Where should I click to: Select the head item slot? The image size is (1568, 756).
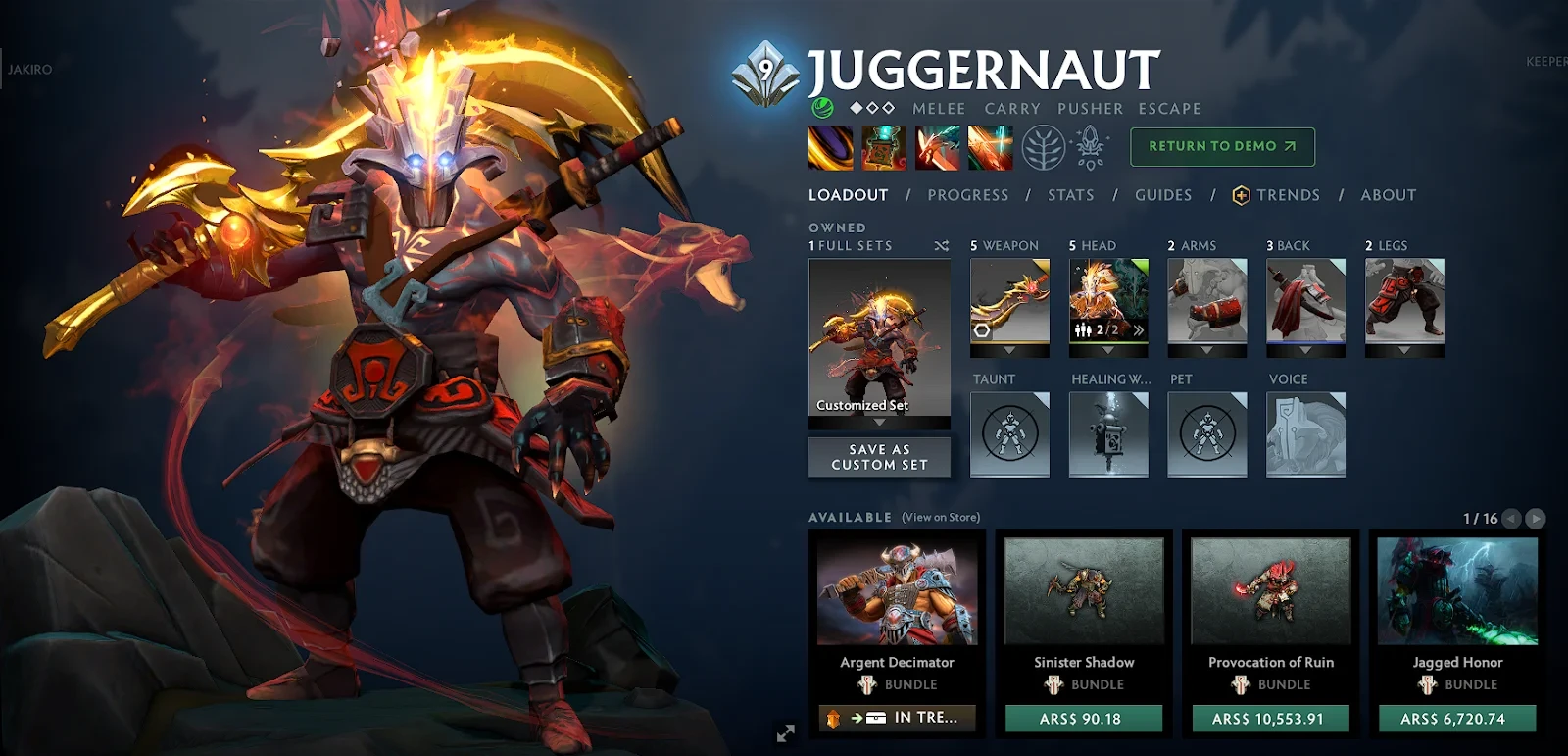coord(1108,300)
